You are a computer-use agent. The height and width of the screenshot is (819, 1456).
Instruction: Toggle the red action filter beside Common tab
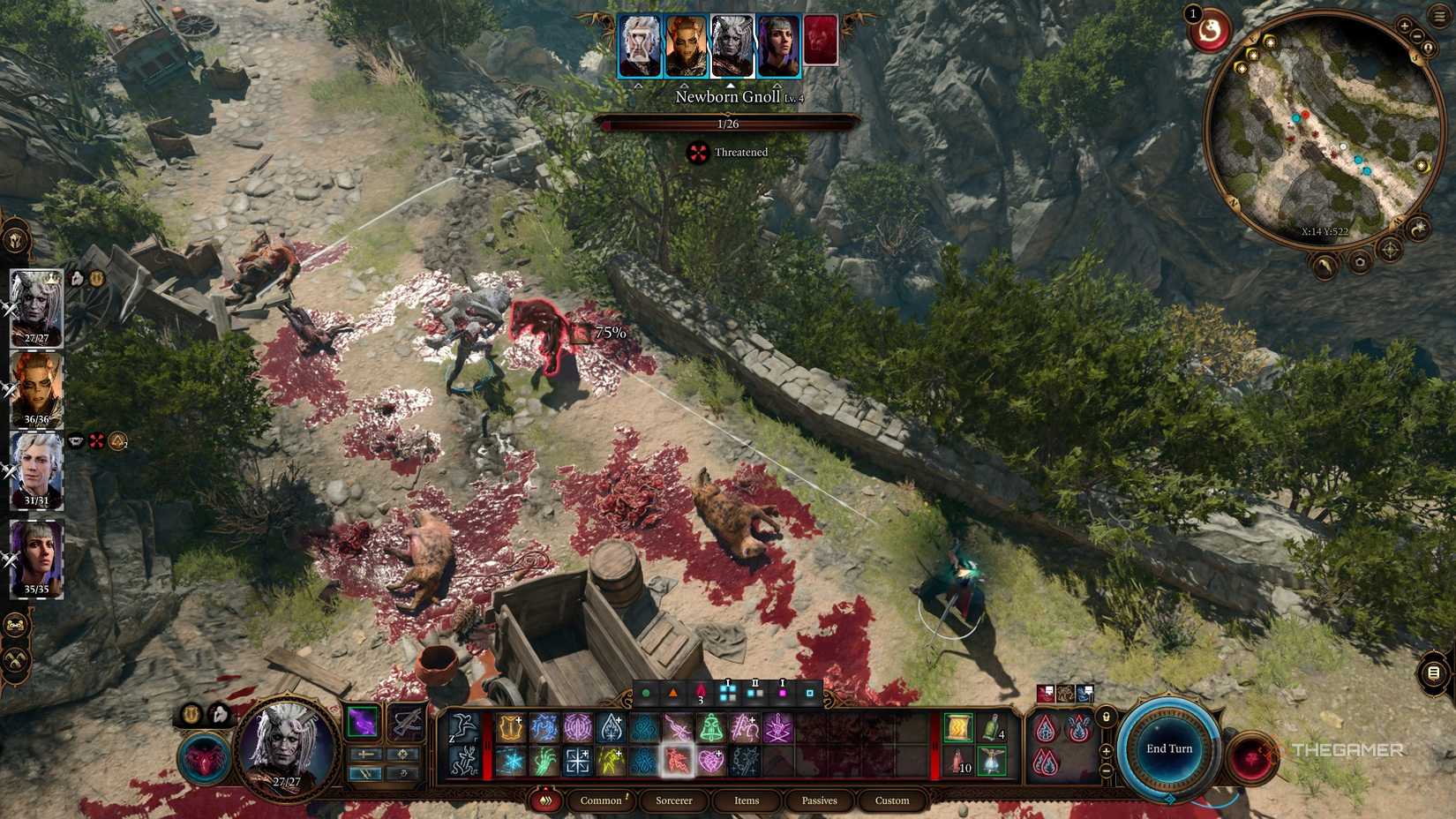click(x=546, y=800)
